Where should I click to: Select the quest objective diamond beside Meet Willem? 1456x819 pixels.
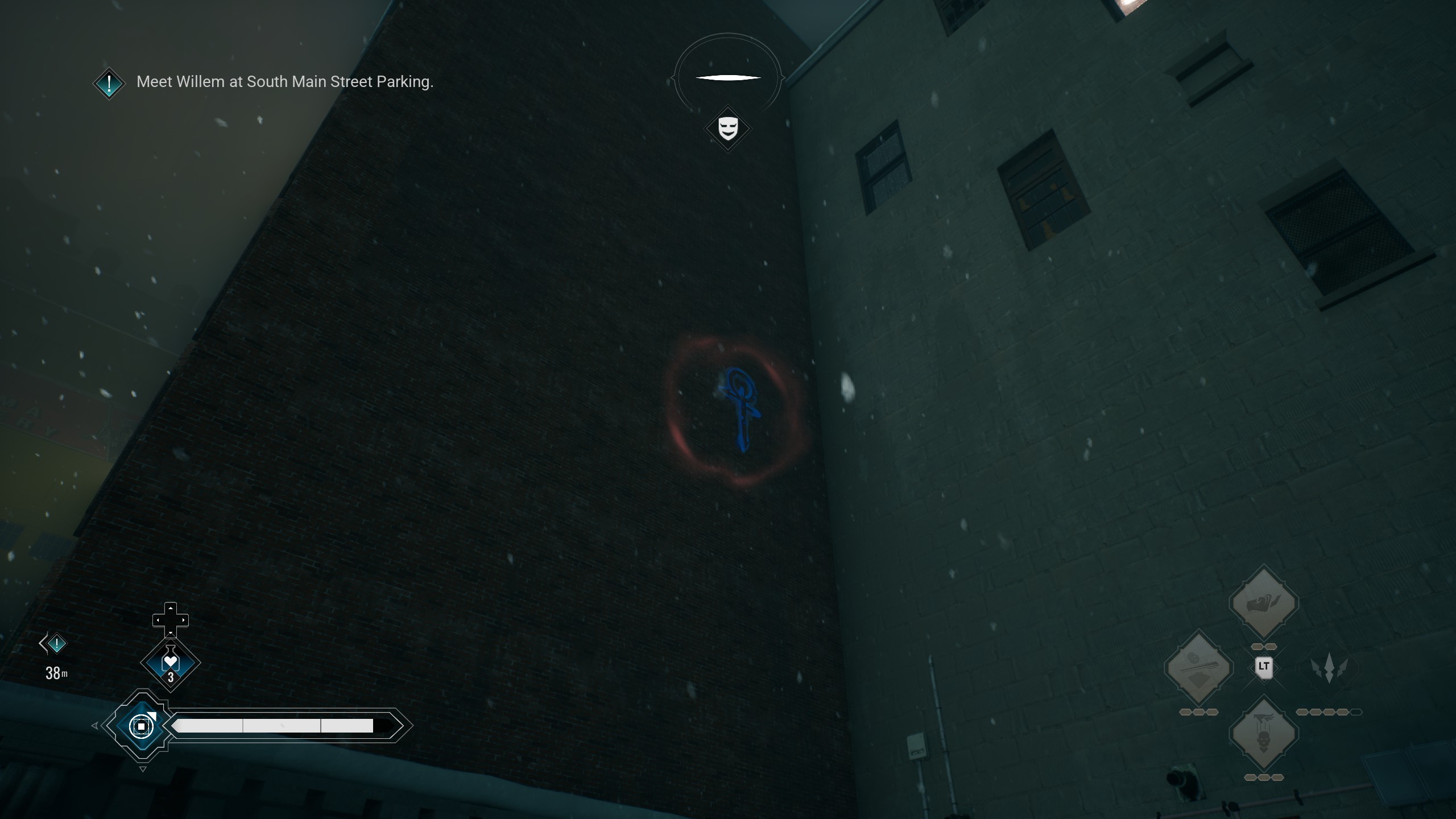pos(109,84)
